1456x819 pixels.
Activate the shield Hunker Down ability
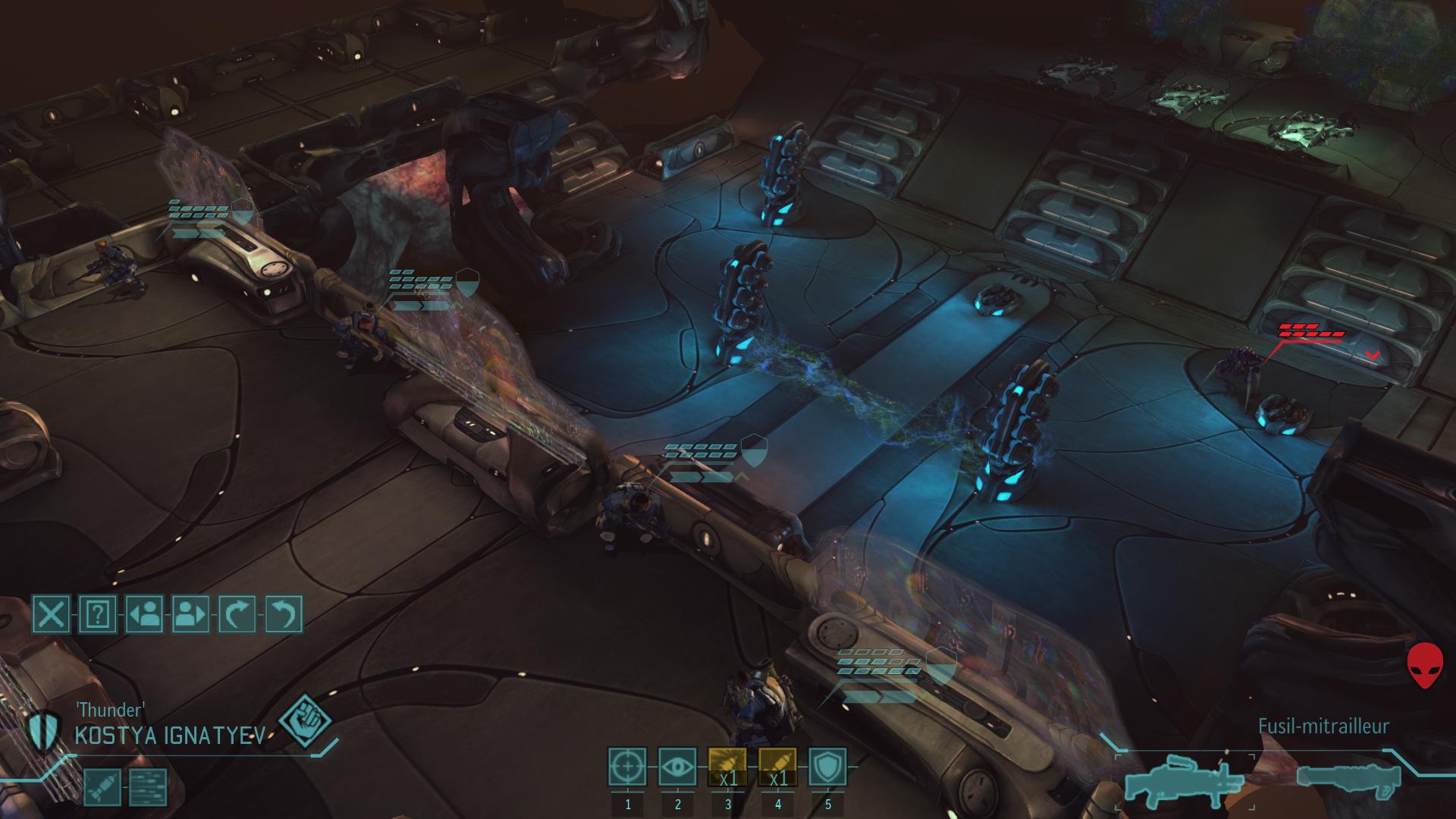(x=828, y=767)
